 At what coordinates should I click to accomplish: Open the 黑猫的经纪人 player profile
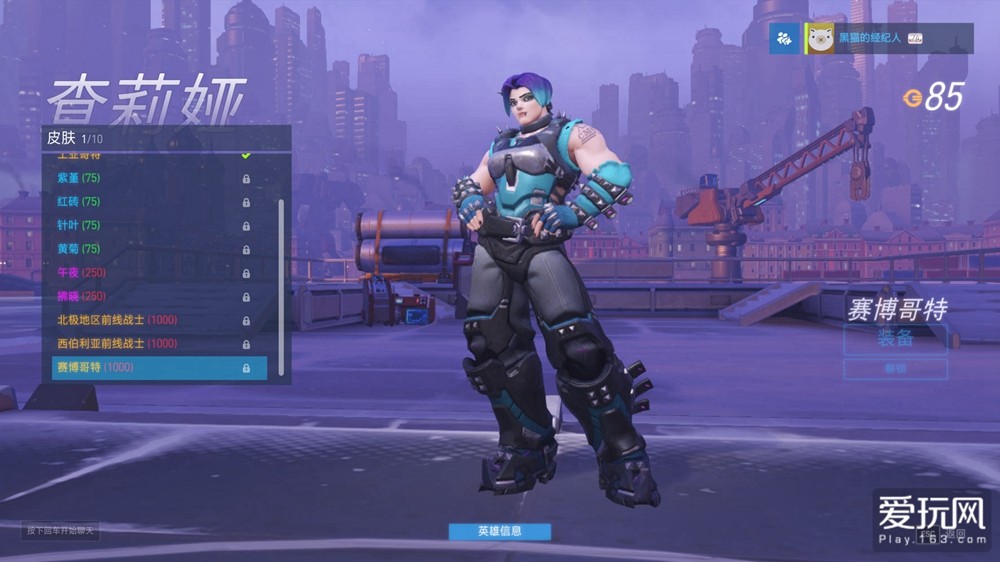[x=868, y=39]
